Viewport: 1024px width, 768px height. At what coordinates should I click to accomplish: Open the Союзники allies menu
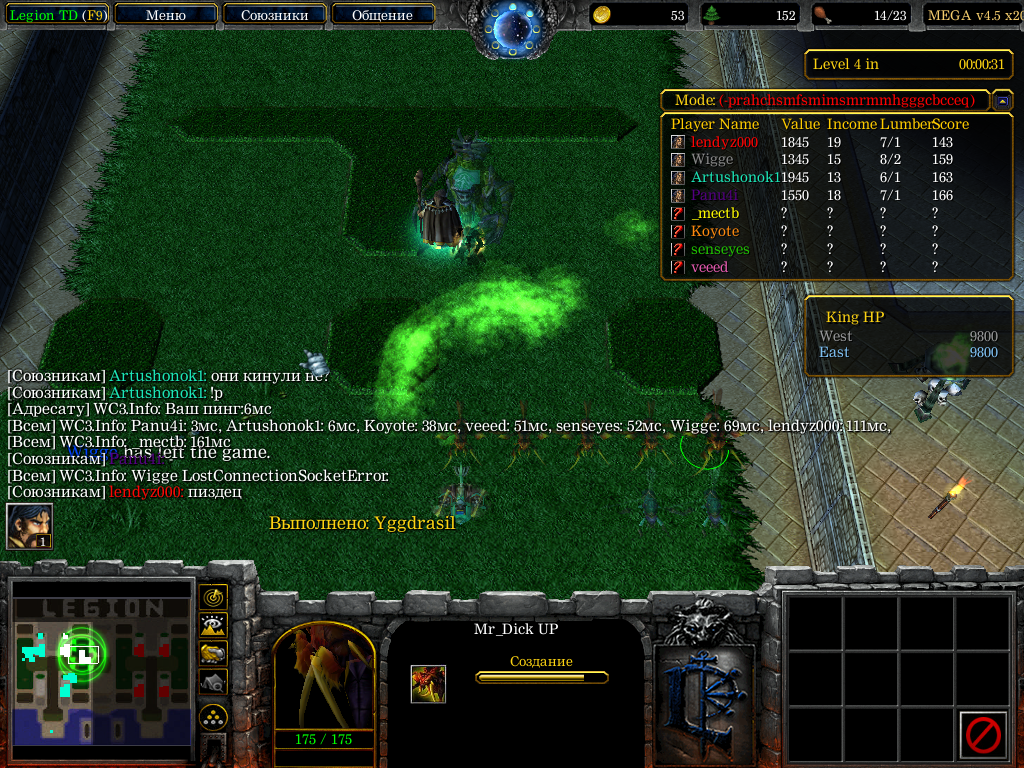273,15
